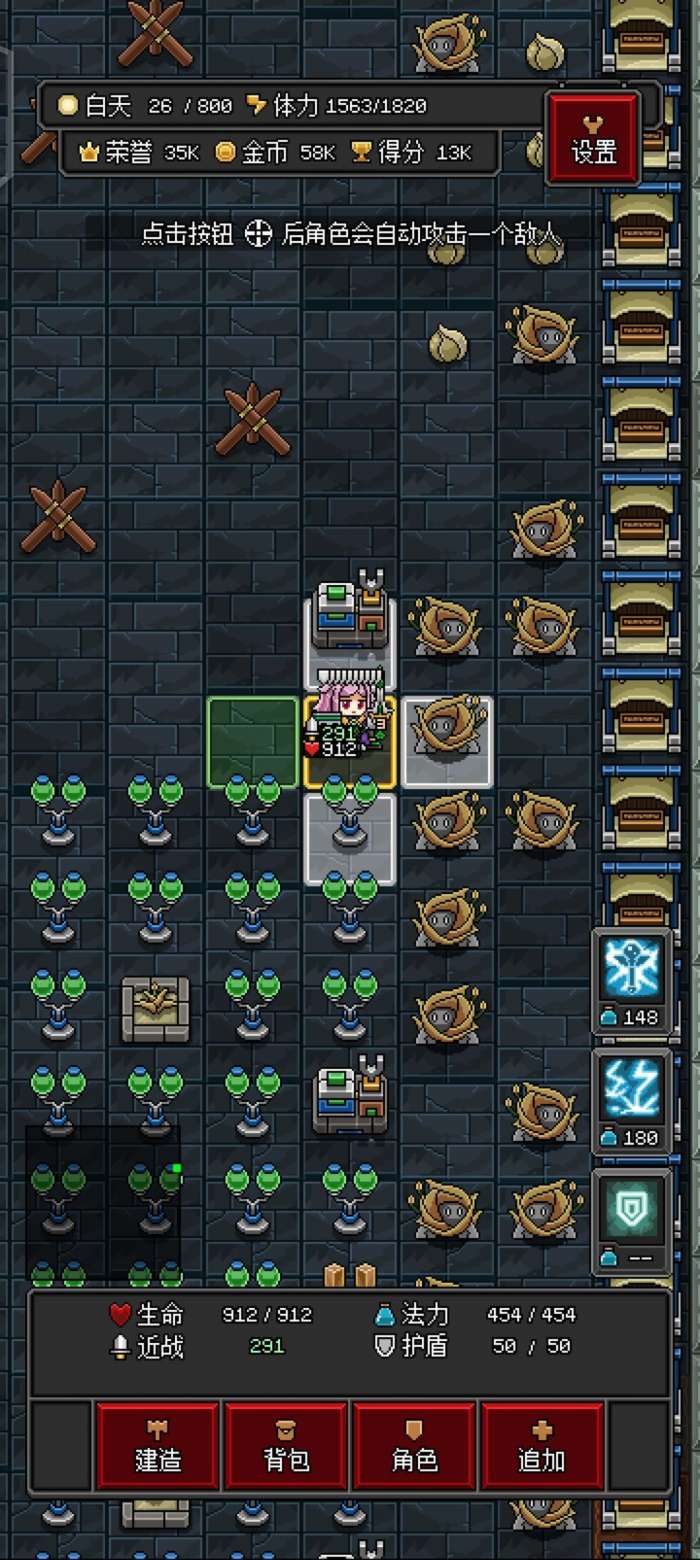The image size is (700, 1560).
Task: Open the 设置 settings menu
Action: (593, 140)
